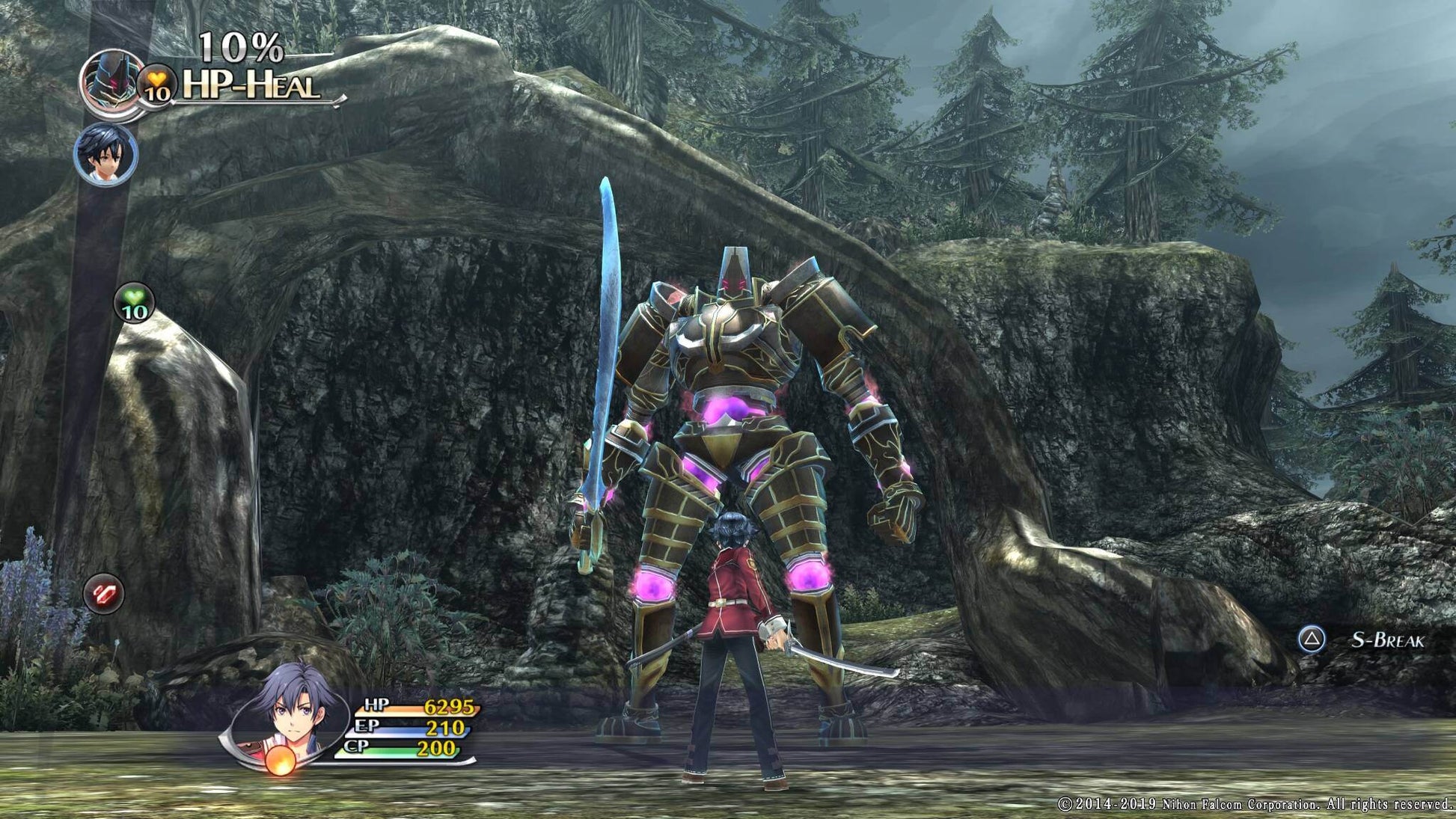Click Rean's turn order portrait icon
This screenshot has width=1456, height=819.
(x=108, y=154)
